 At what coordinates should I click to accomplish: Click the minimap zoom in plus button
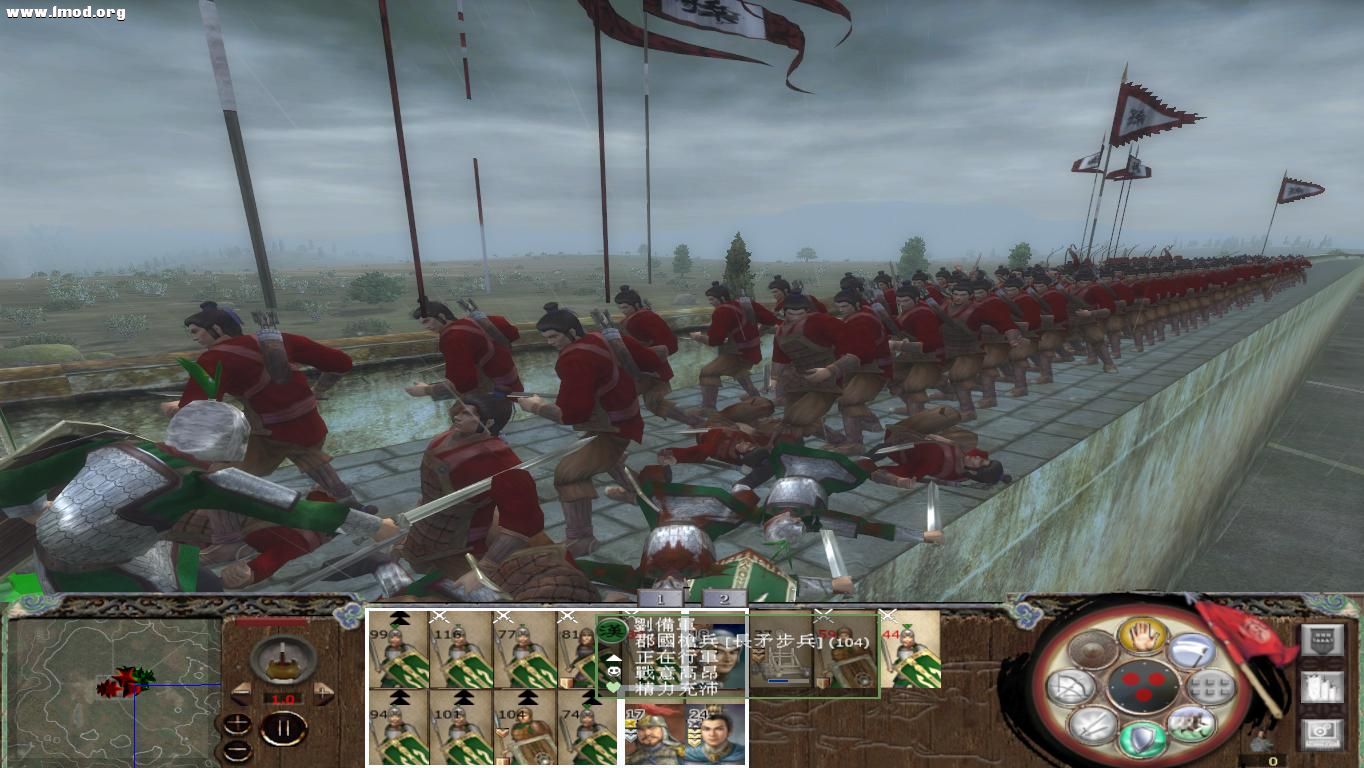click(x=237, y=725)
